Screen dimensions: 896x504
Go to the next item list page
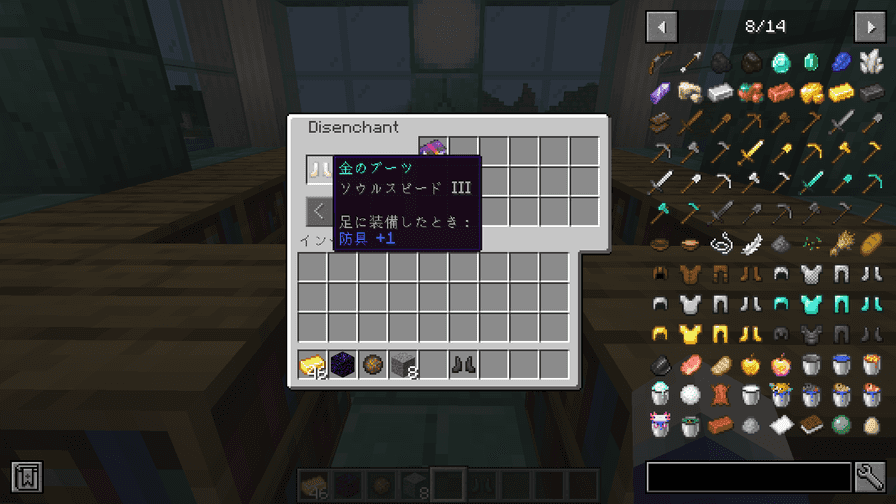pos(869,26)
